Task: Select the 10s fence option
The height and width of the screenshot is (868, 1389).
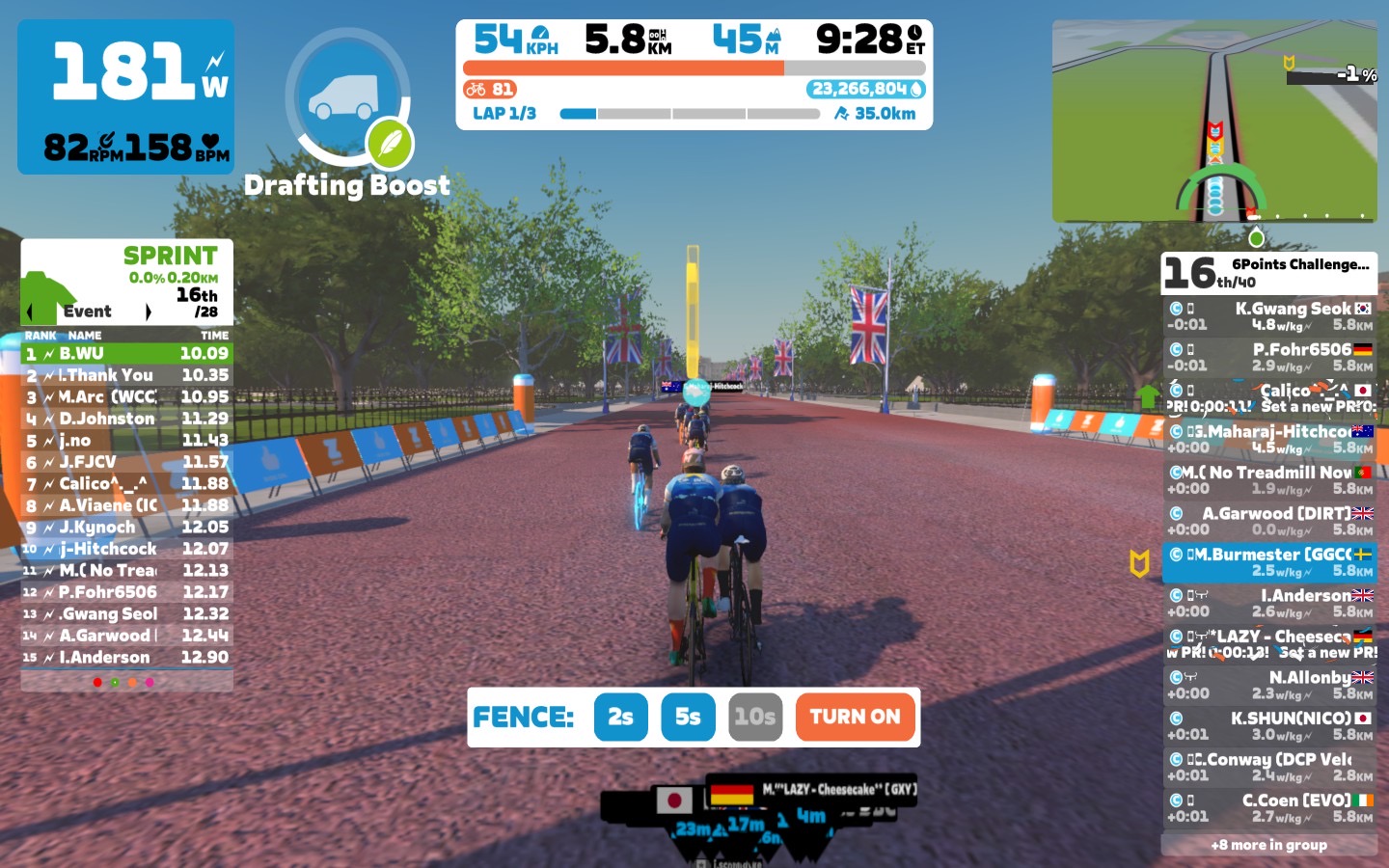Action: coord(754,717)
